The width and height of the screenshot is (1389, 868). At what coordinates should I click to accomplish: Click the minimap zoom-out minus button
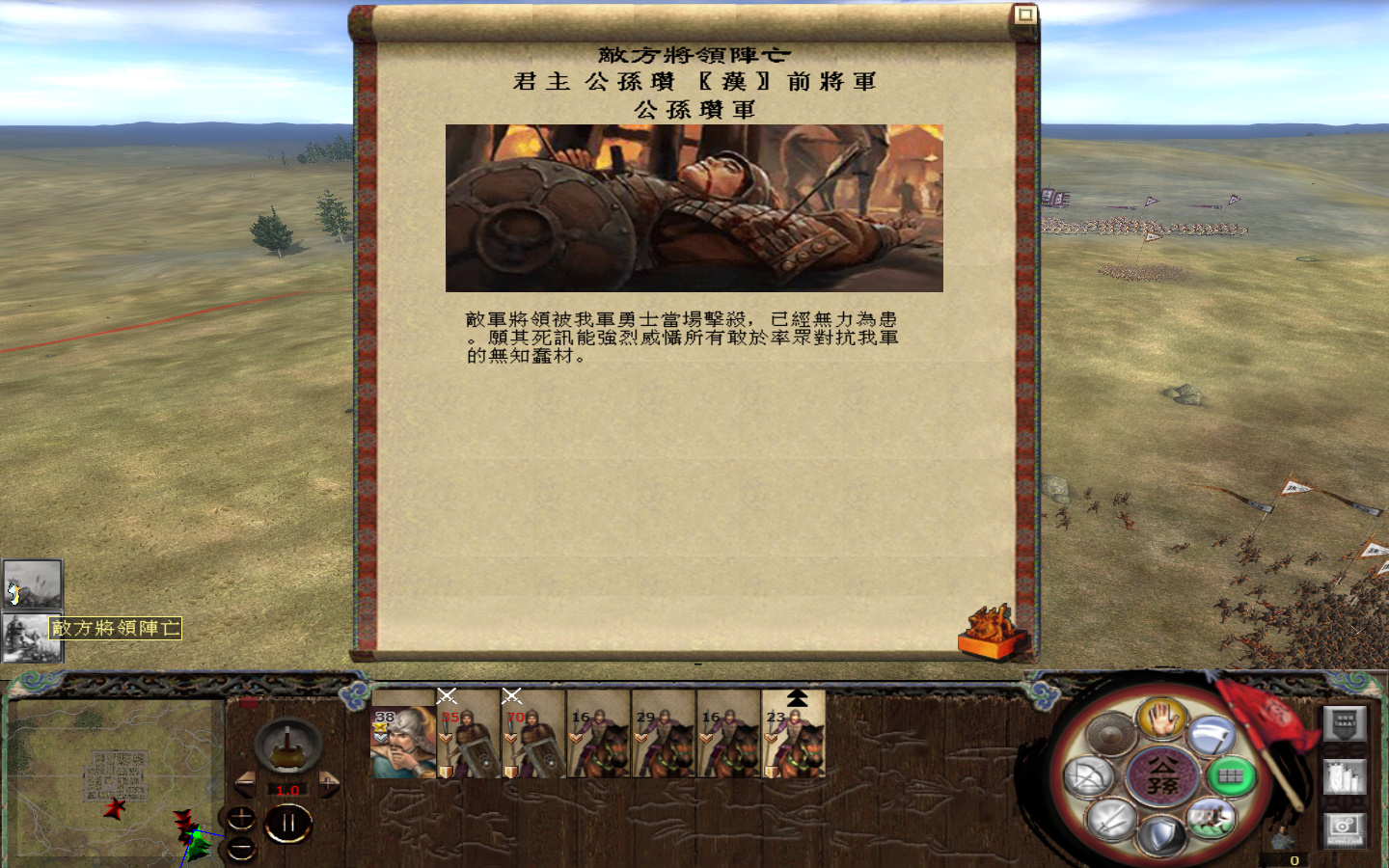point(241,848)
